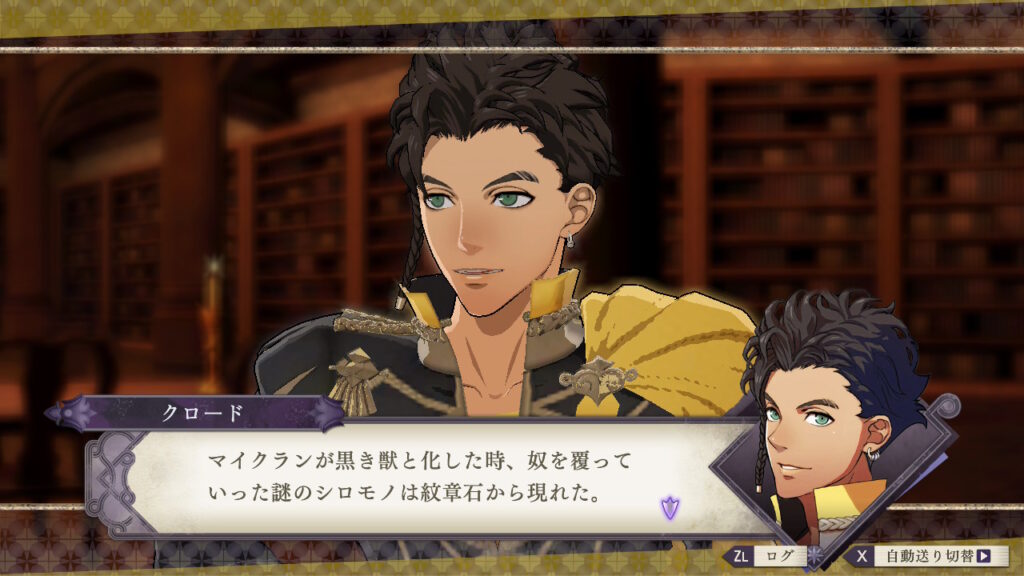
Task: Toggle the 自動送り切替 auto-advance option
Action: [x=929, y=555]
